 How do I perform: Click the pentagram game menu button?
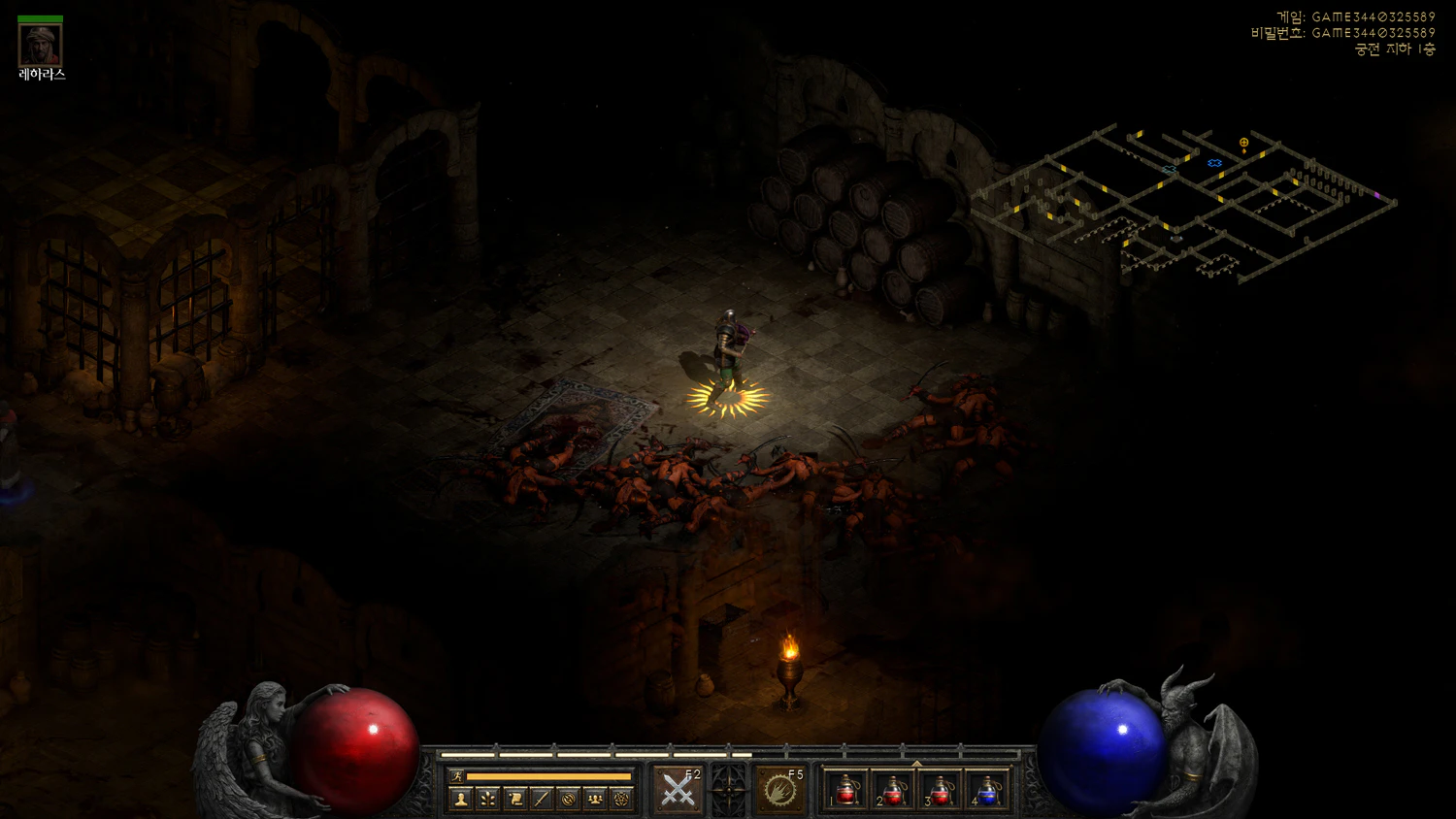(x=622, y=799)
